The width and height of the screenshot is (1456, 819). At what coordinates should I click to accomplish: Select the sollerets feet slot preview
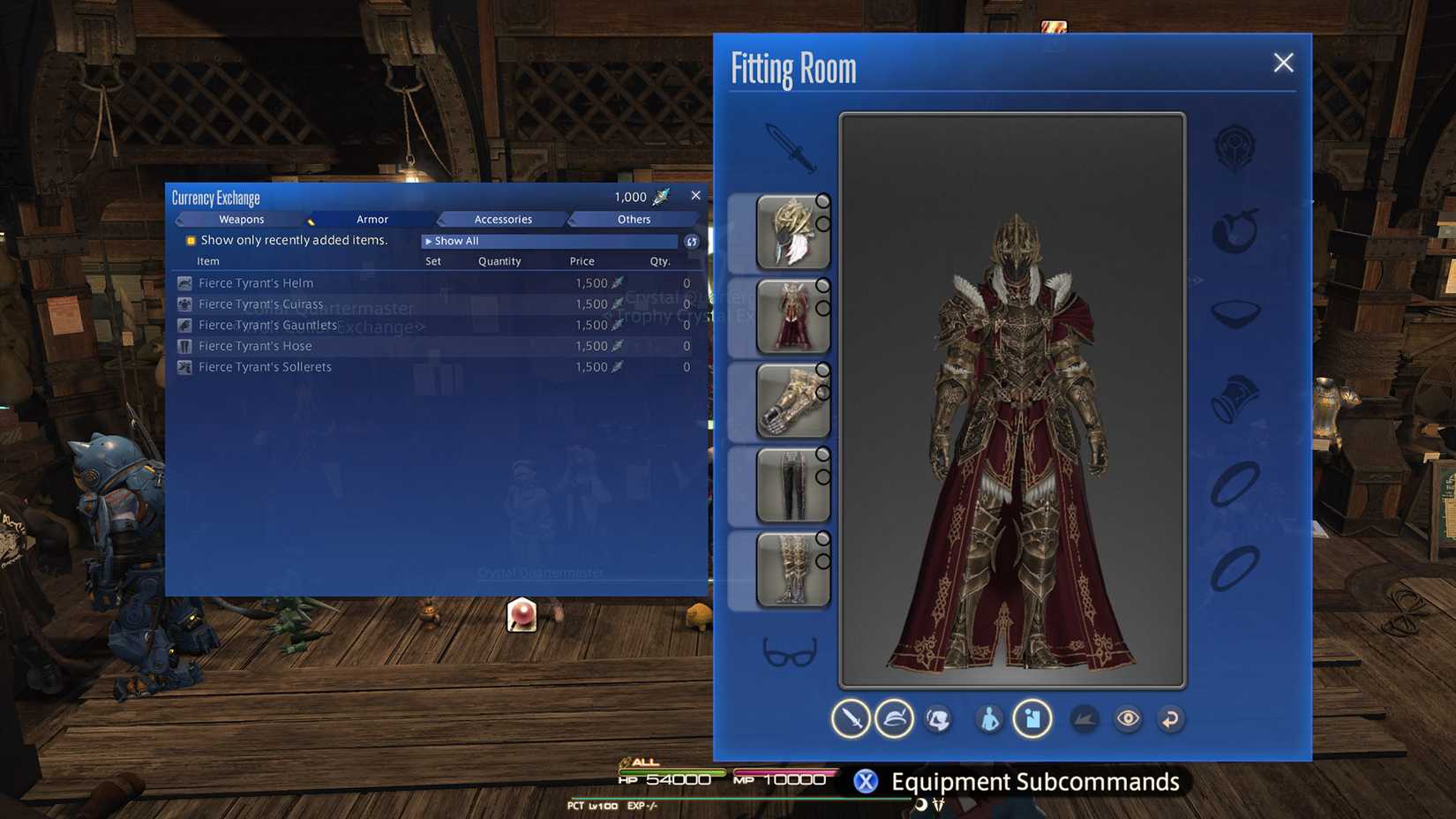(x=792, y=569)
